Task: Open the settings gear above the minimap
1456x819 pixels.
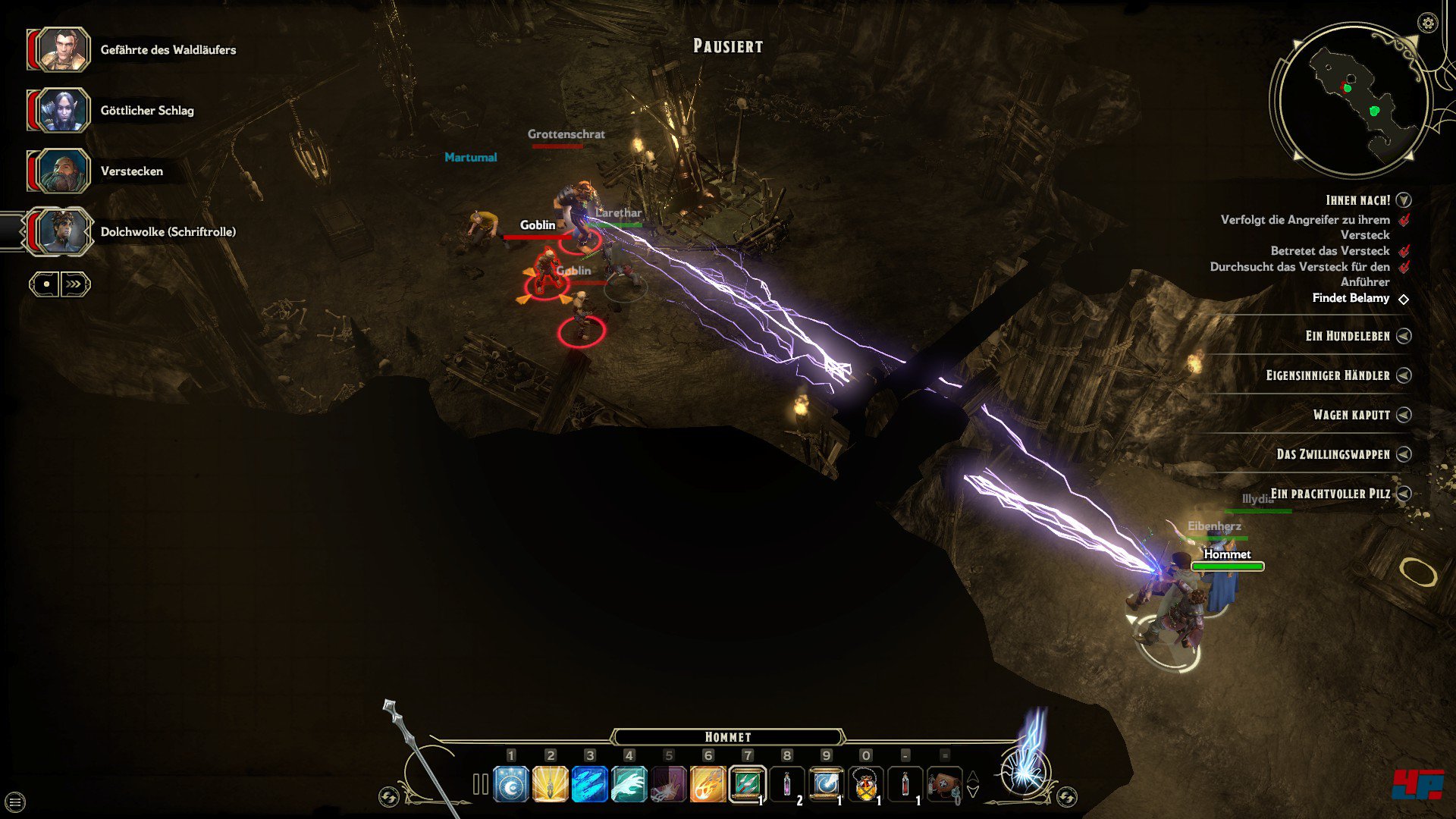Action: pos(1427,24)
